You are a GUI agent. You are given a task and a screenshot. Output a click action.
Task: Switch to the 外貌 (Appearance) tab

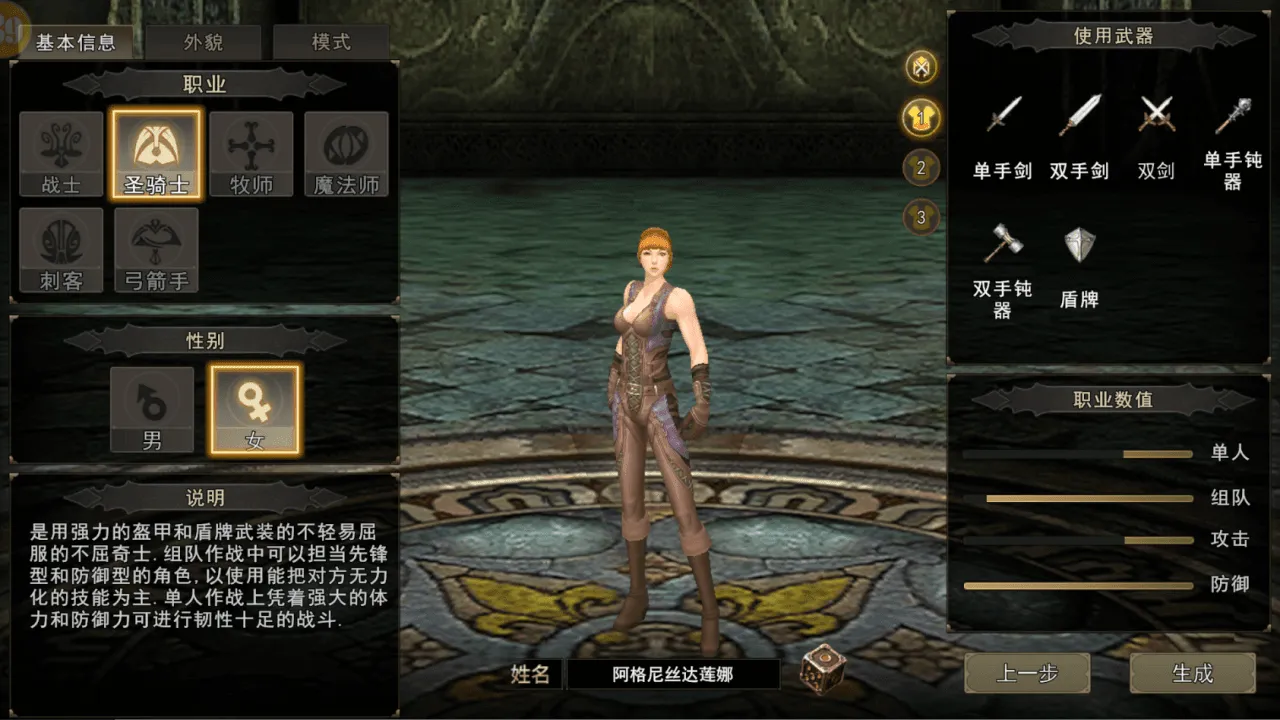pos(205,41)
